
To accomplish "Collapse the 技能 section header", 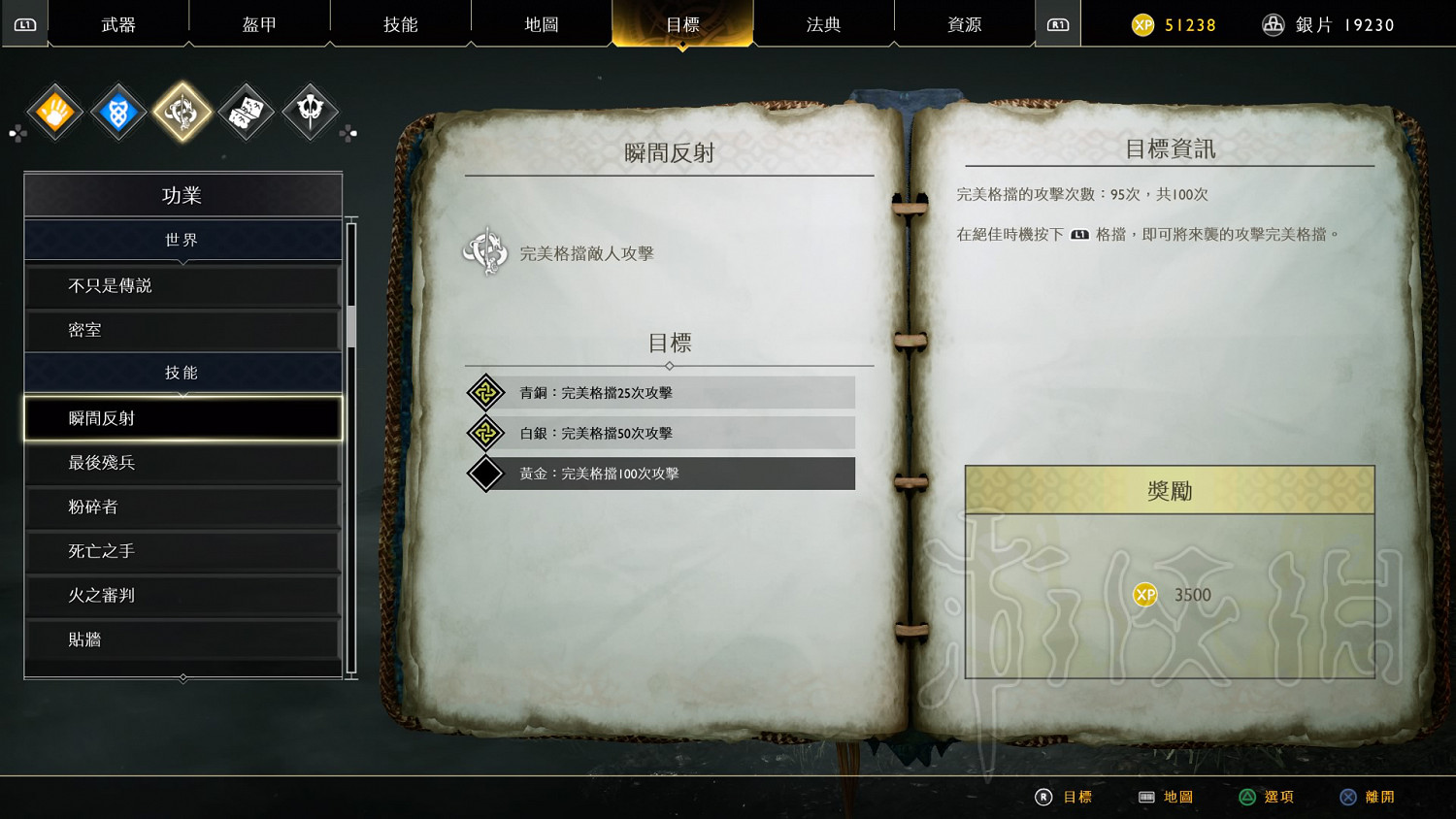I will [x=182, y=372].
